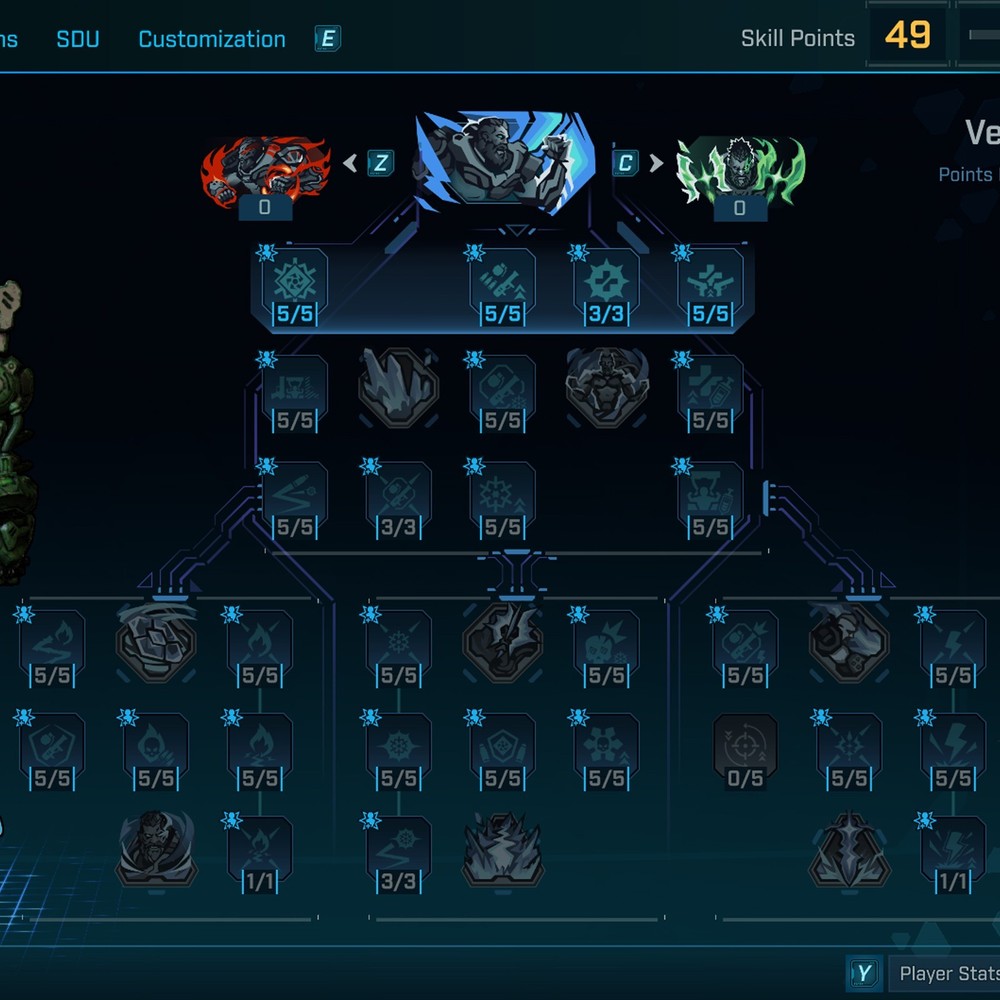Click the 3/3 gear skill in top row

tap(606, 290)
